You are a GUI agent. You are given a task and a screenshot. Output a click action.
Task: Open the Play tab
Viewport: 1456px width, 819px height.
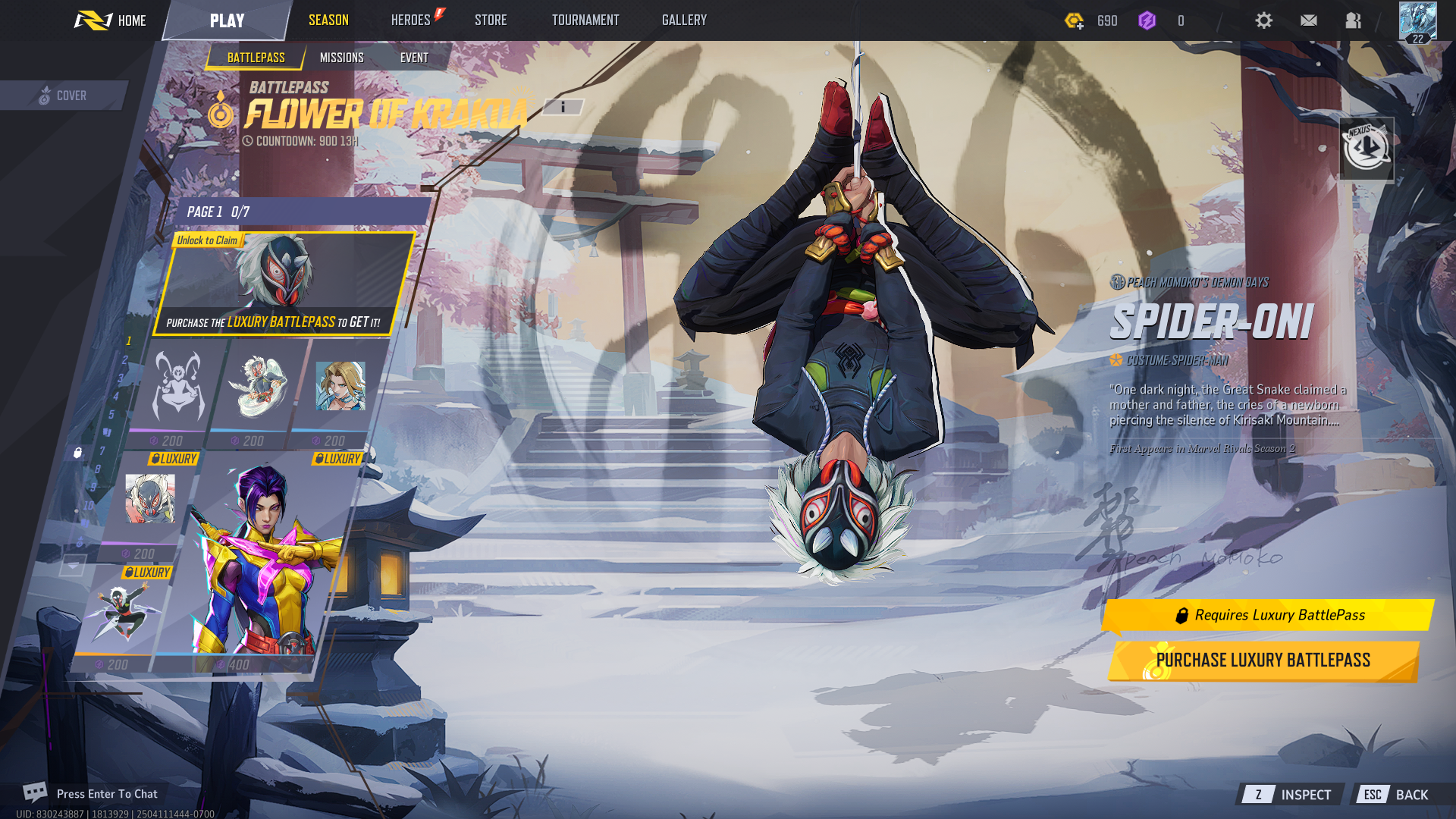[x=227, y=20]
